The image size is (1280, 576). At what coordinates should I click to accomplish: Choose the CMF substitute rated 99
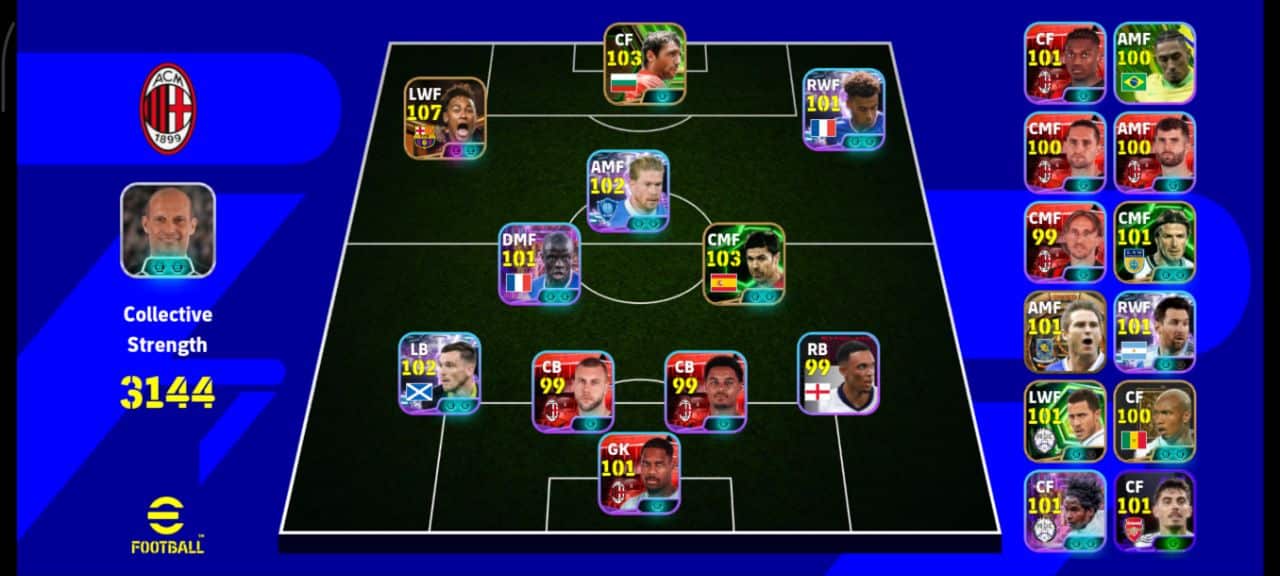[1065, 242]
